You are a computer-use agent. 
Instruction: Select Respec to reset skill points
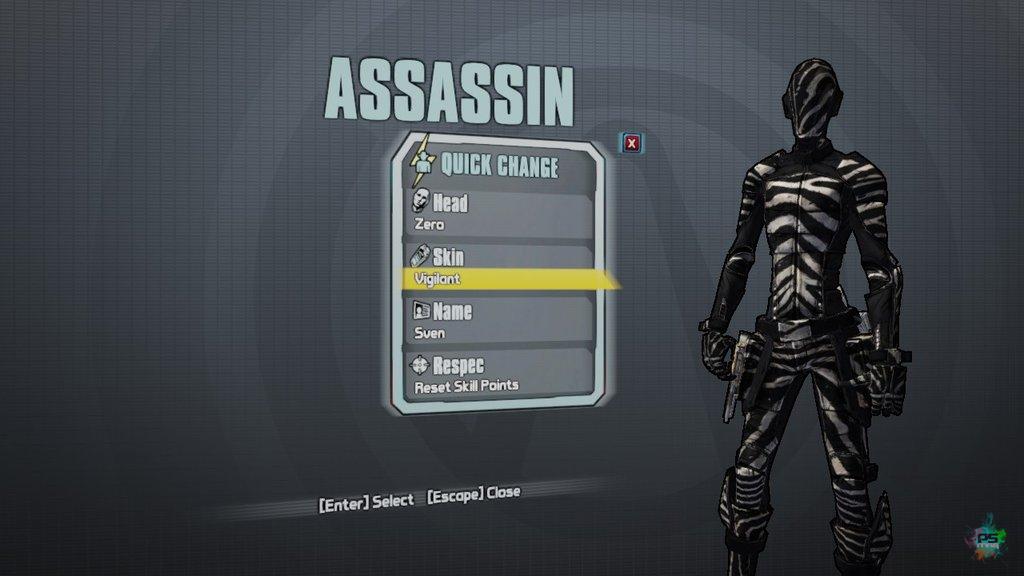(500, 374)
